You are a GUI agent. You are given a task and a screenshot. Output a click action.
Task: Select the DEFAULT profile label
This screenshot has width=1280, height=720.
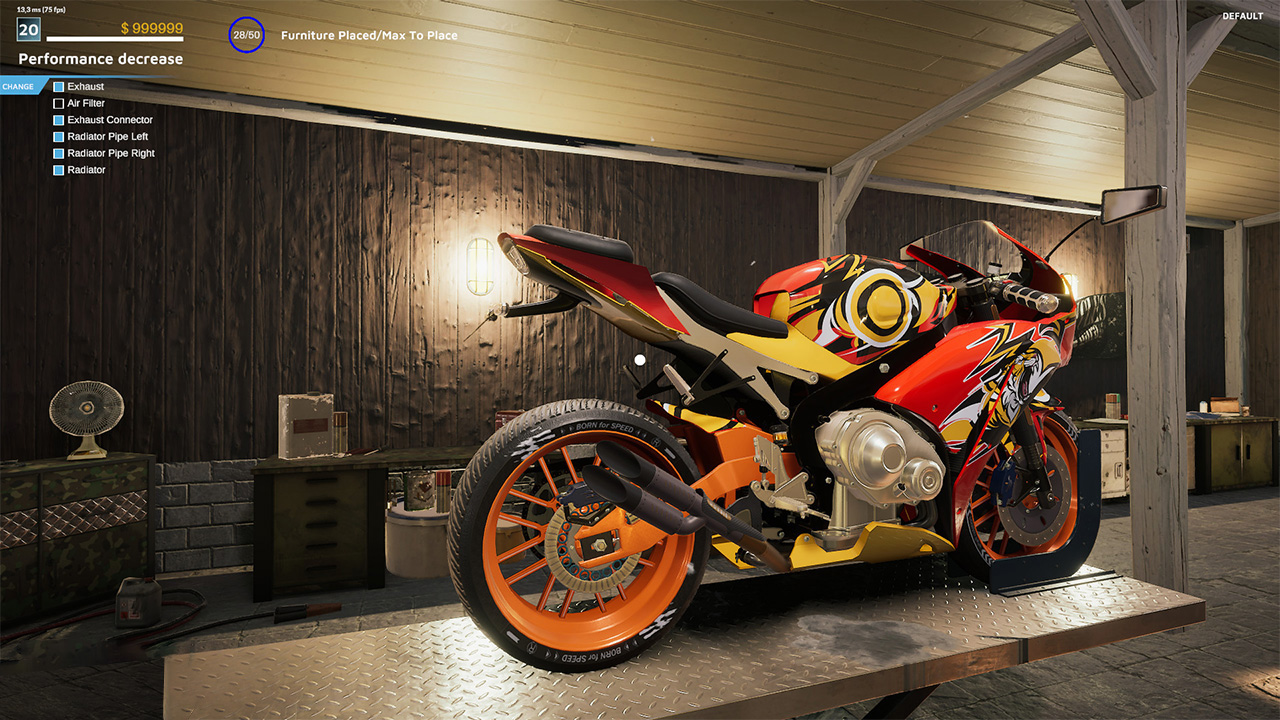tap(1242, 16)
